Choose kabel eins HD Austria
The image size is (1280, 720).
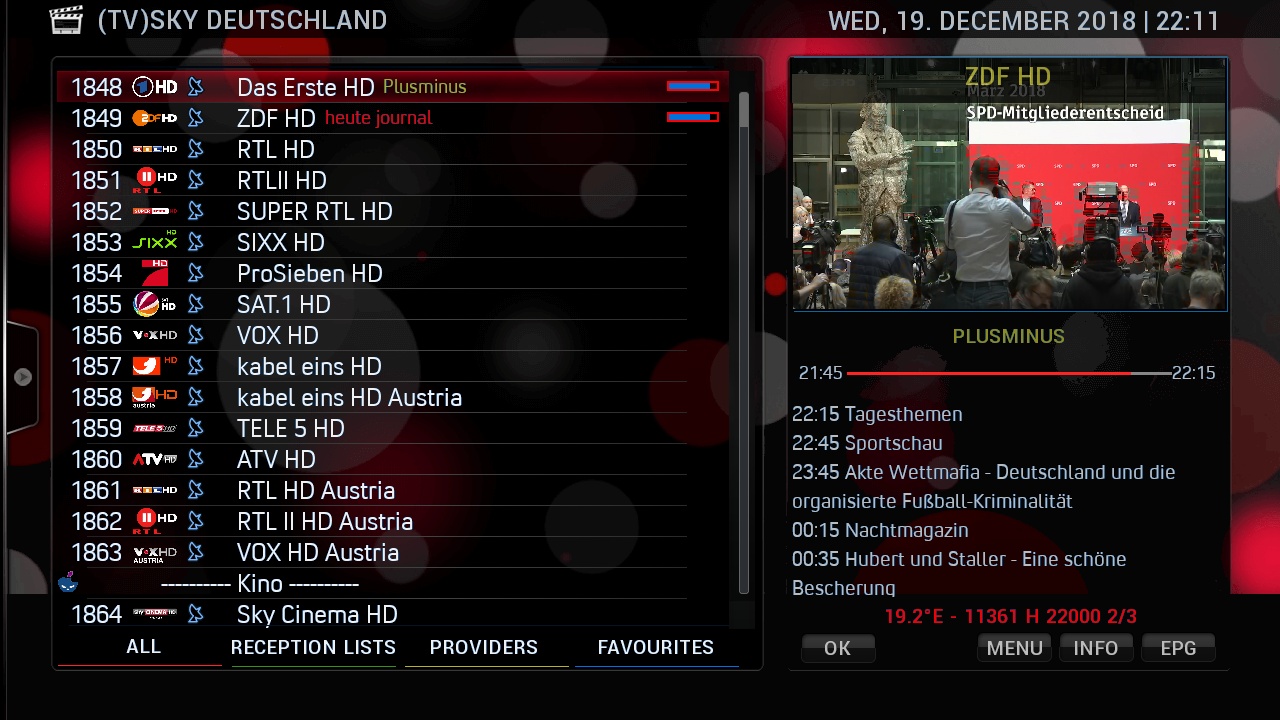[x=349, y=397]
